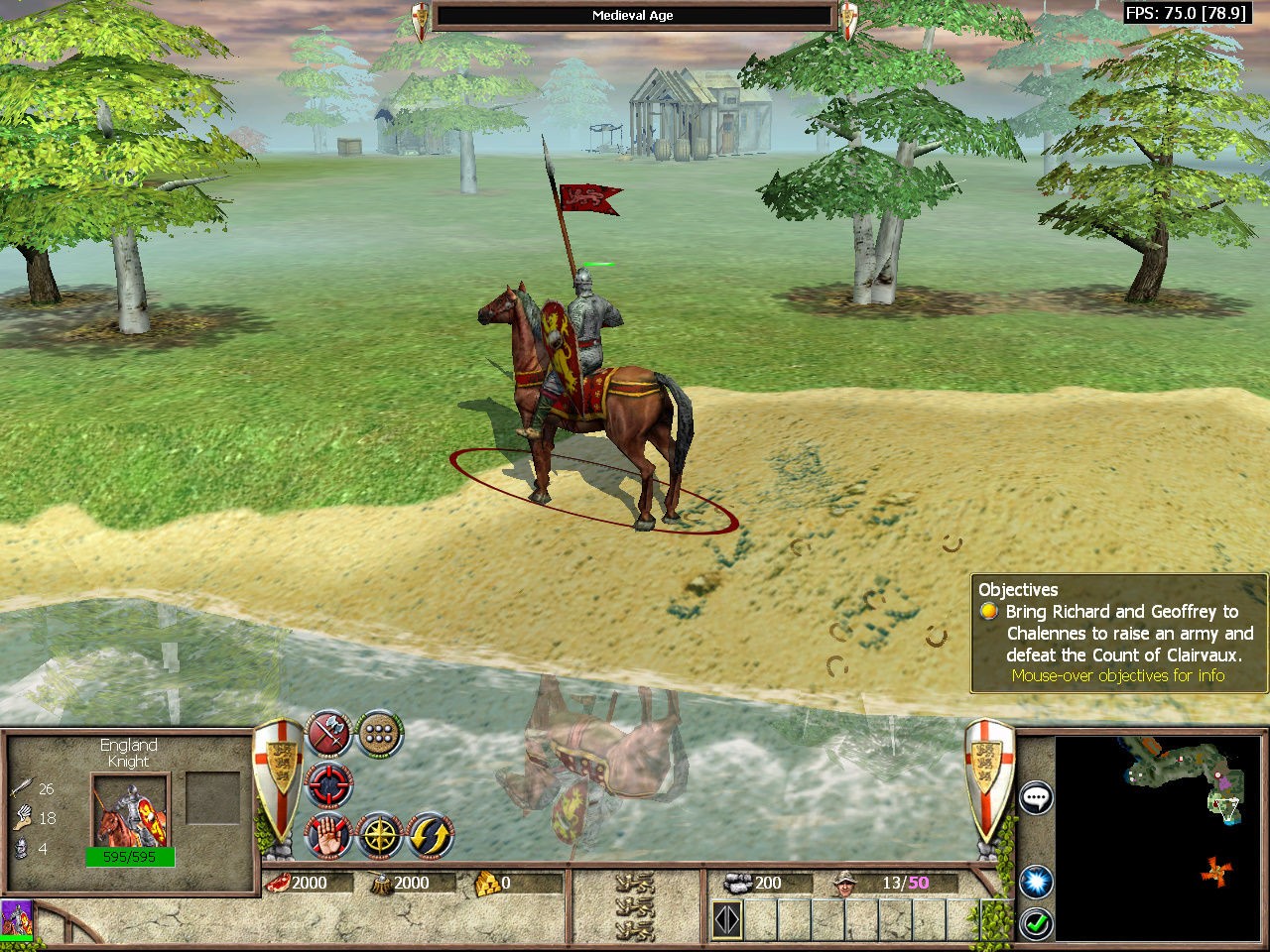This screenshot has width=1270, height=952.
Task: Click the orange windmill marker on minimap
Action: 1216,872
